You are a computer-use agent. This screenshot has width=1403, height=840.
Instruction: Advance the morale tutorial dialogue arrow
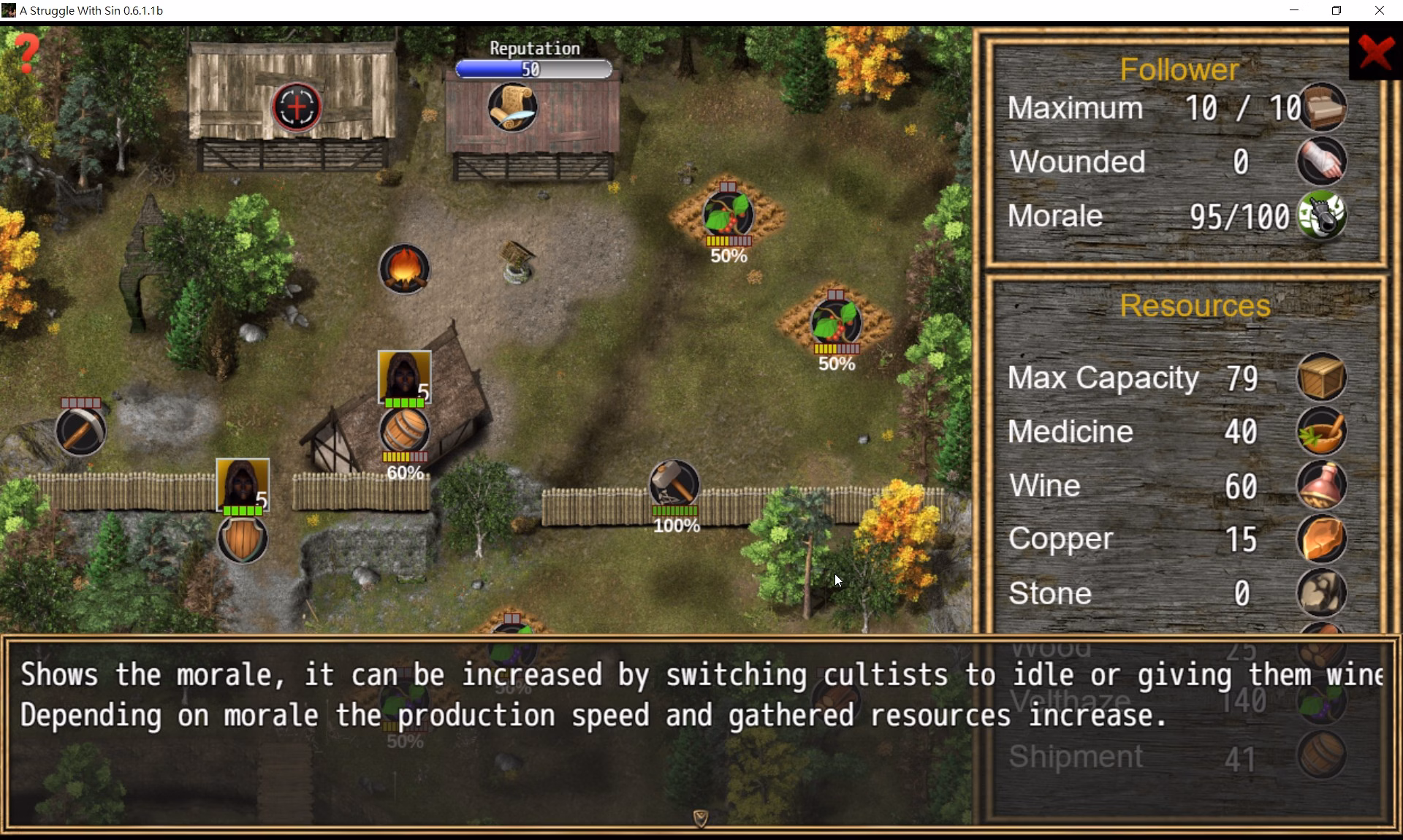point(700,818)
